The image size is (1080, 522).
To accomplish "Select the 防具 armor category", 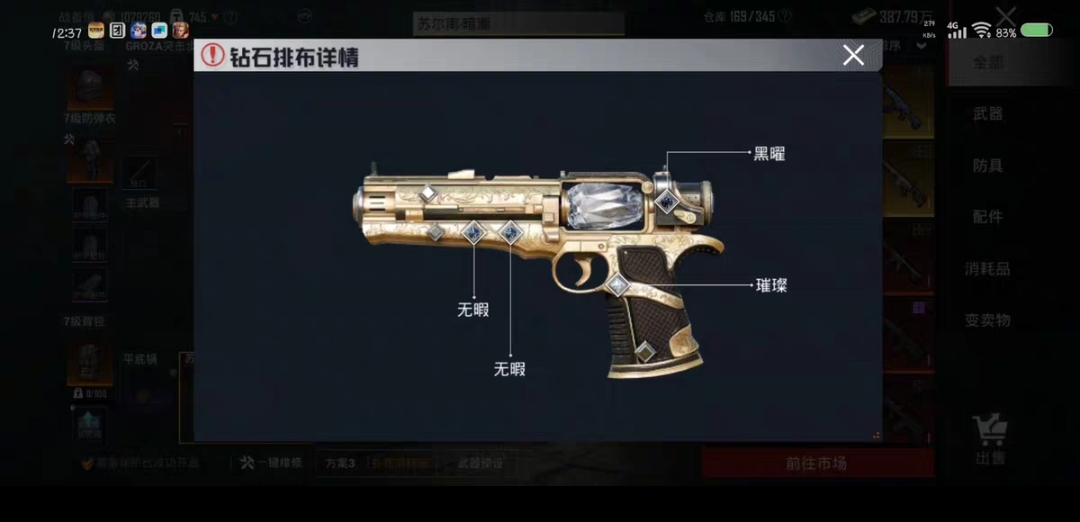I will coord(988,166).
